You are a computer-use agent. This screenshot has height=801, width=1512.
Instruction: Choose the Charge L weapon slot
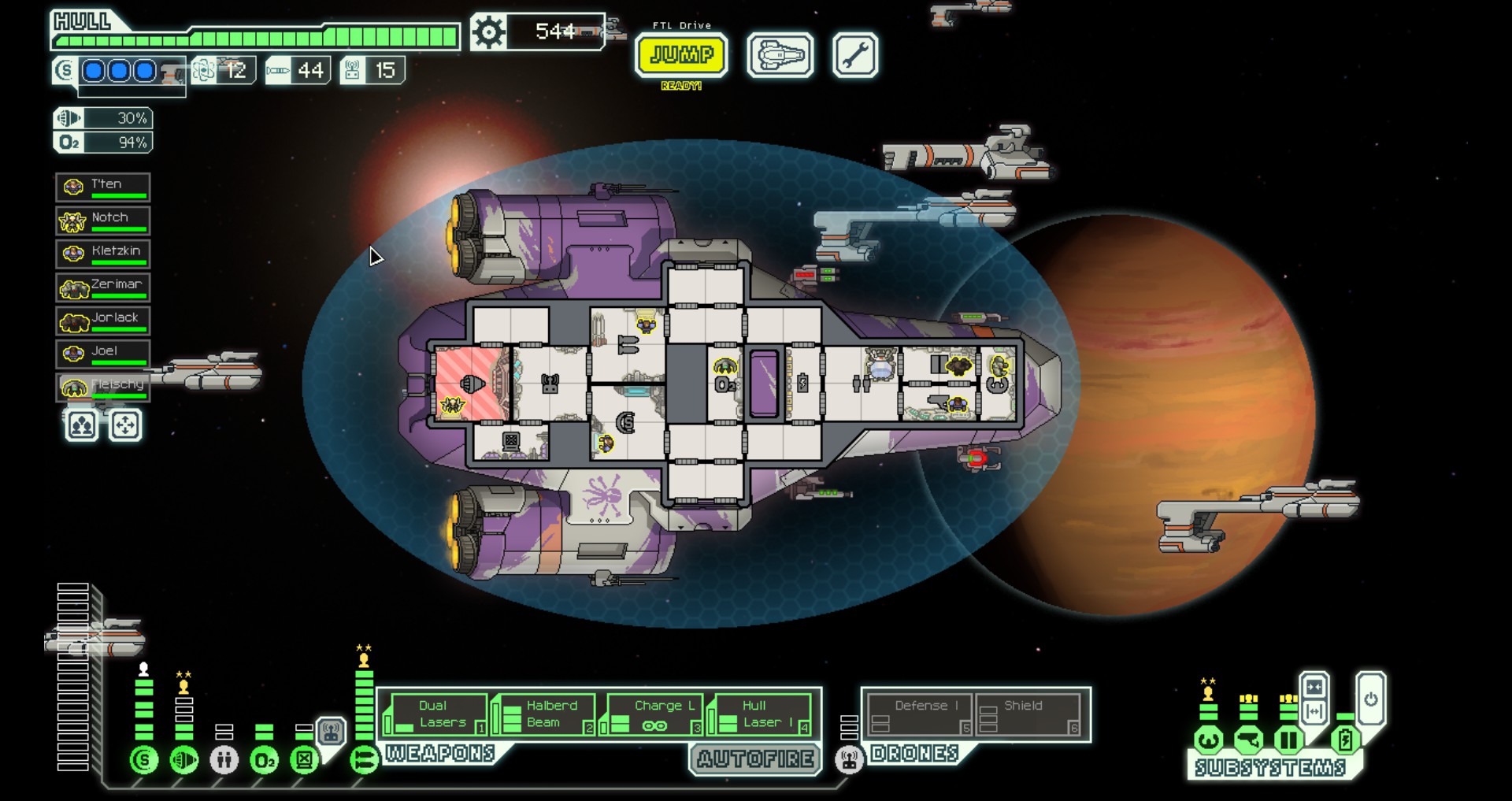click(x=652, y=714)
